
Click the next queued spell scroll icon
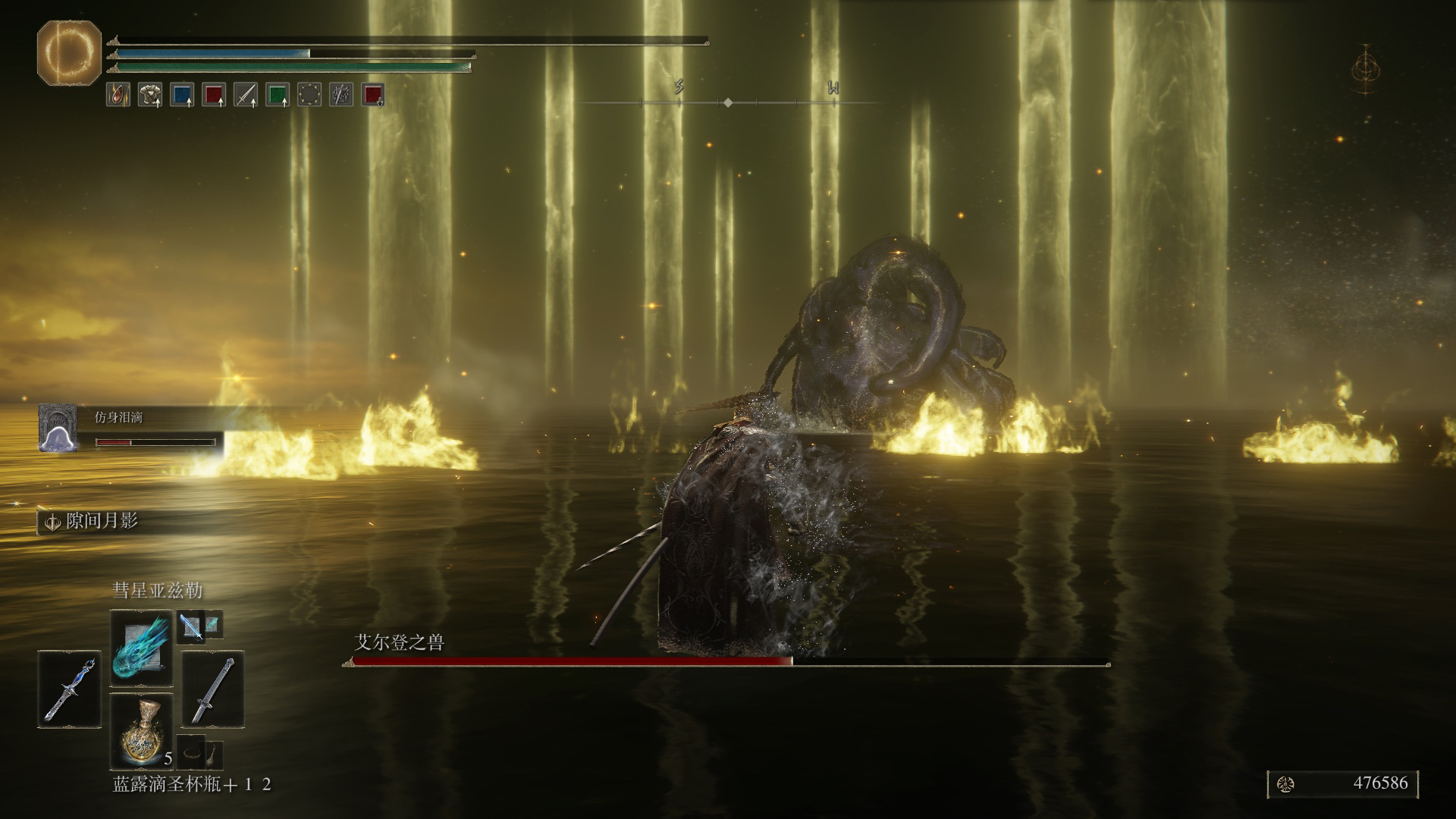(x=190, y=626)
